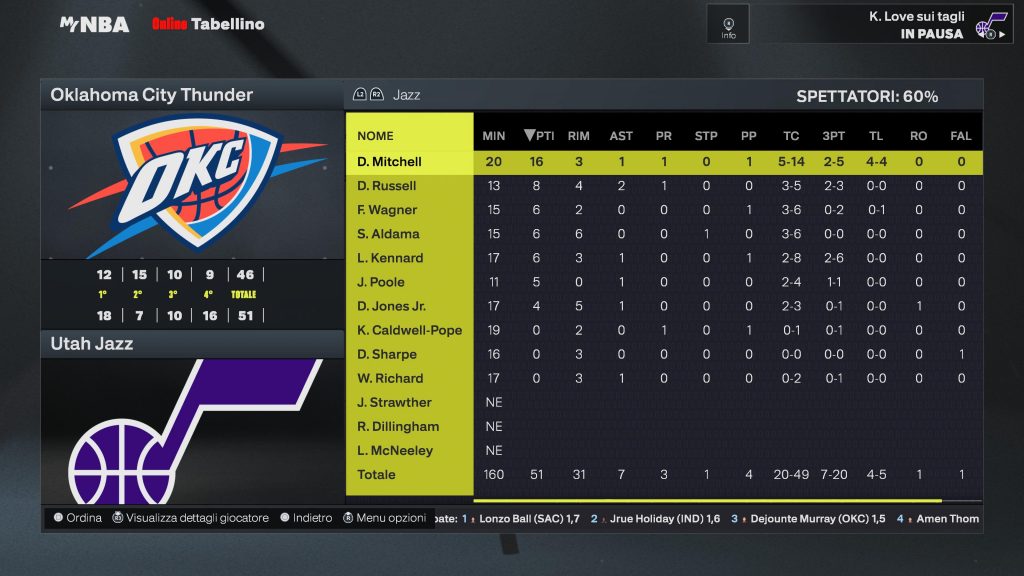Viewport: 1024px width, 576px height.
Task: Select D. Russell in the box score
Action: point(387,186)
